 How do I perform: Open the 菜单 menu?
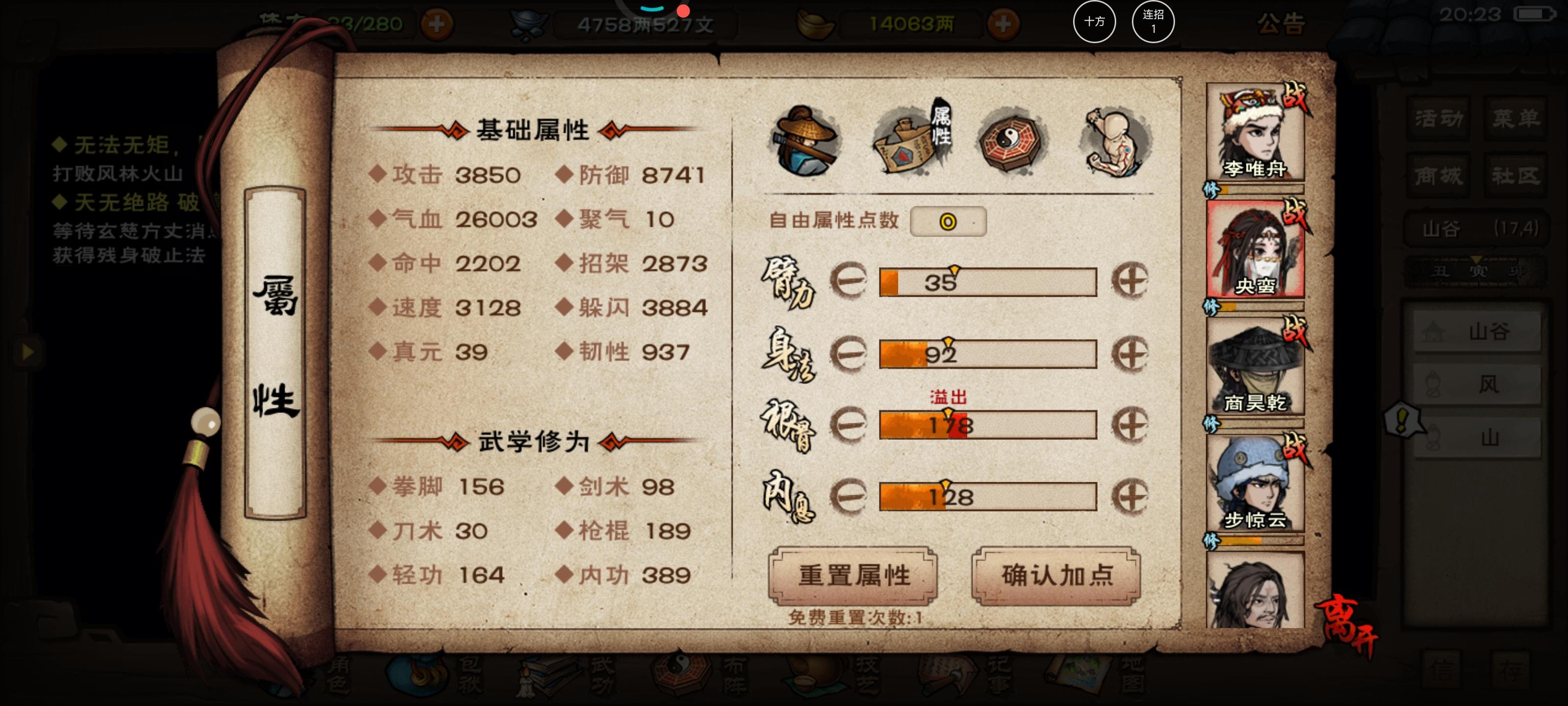[1516, 119]
